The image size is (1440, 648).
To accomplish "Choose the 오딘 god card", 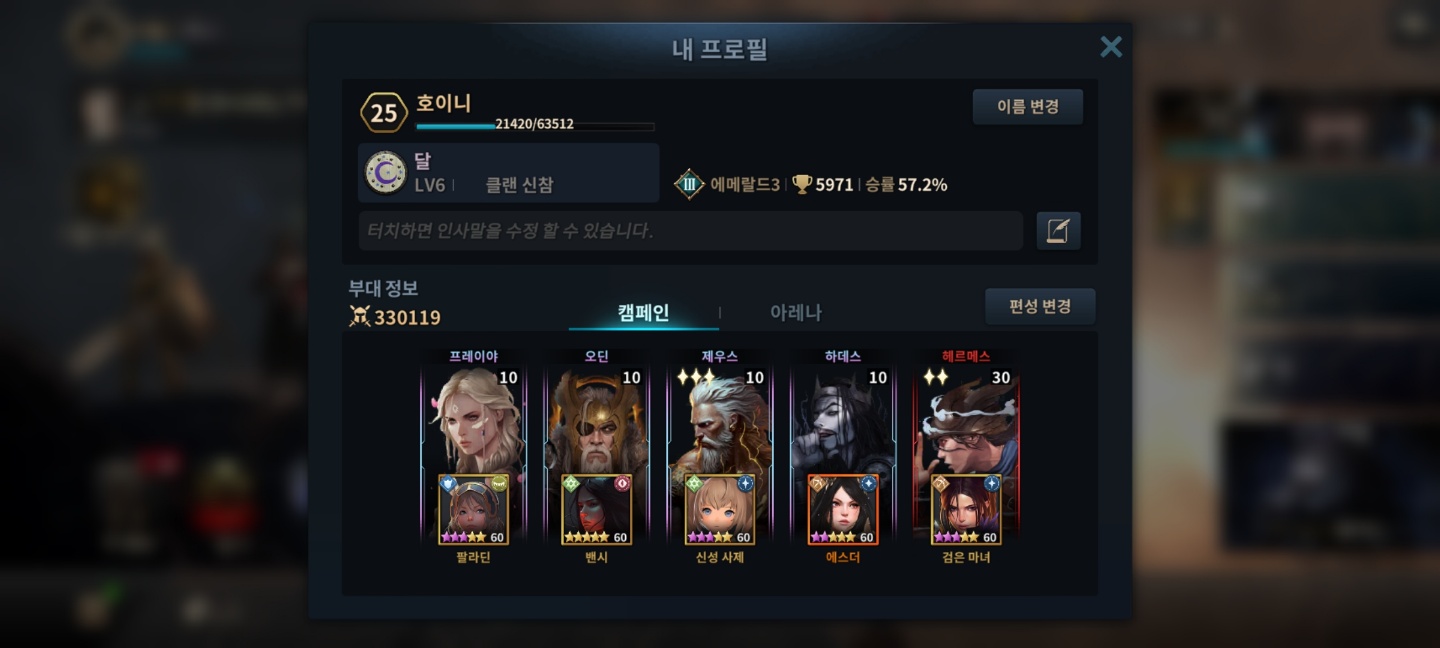I will tap(596, 420).
